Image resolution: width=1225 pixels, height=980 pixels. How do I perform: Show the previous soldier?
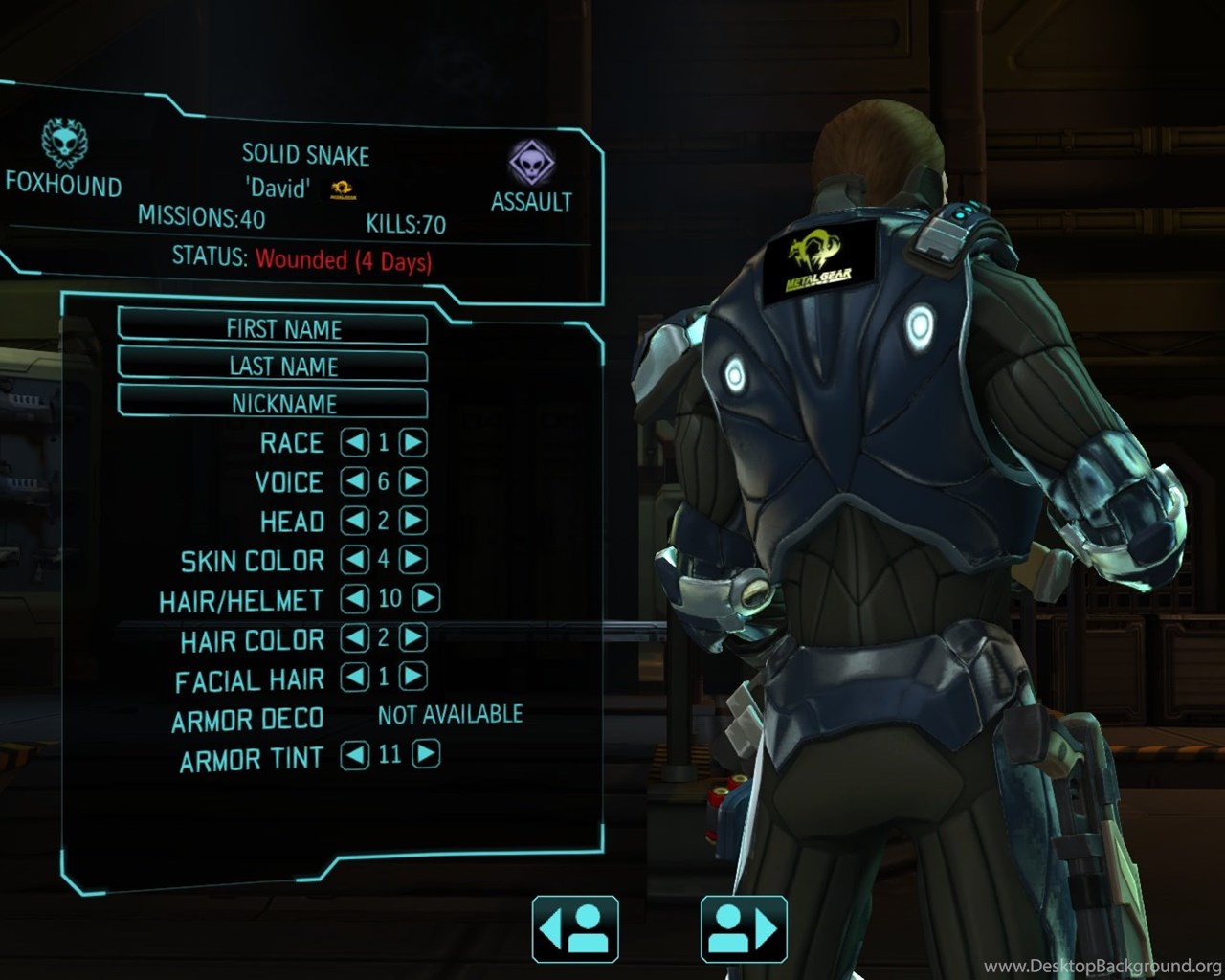pyautogui.click(x=575, y=928)
